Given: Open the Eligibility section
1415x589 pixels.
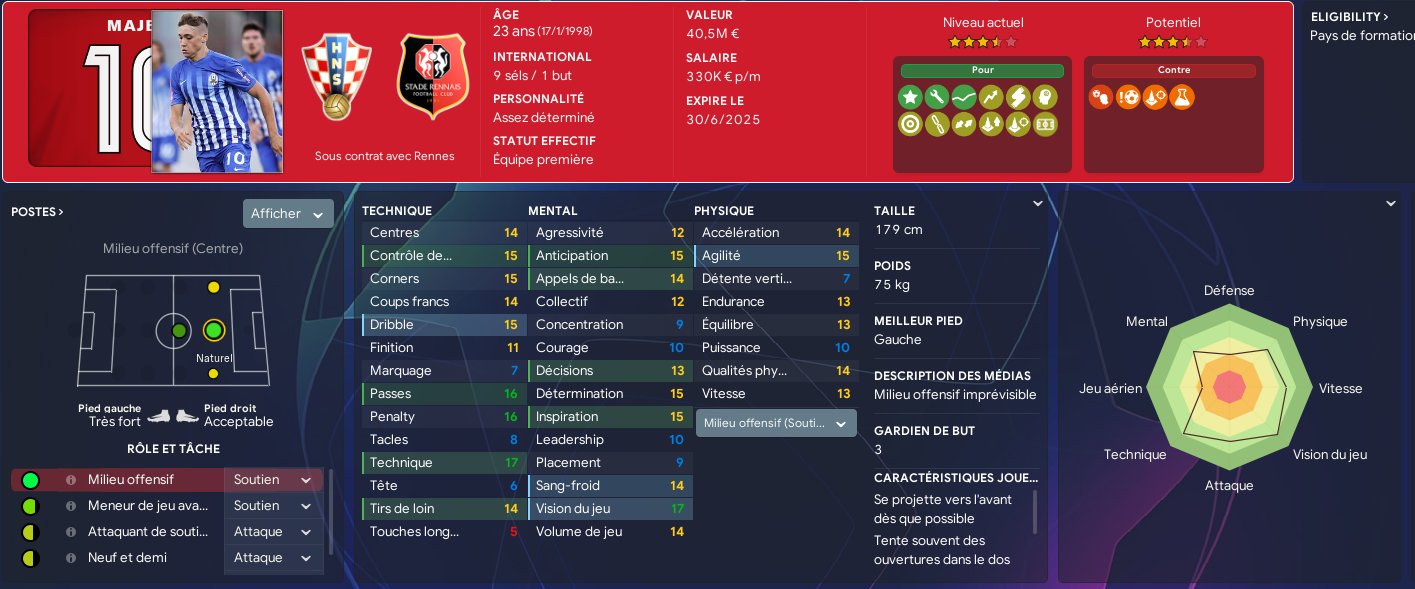Looking at the screenshot, I should [1349, 17].
